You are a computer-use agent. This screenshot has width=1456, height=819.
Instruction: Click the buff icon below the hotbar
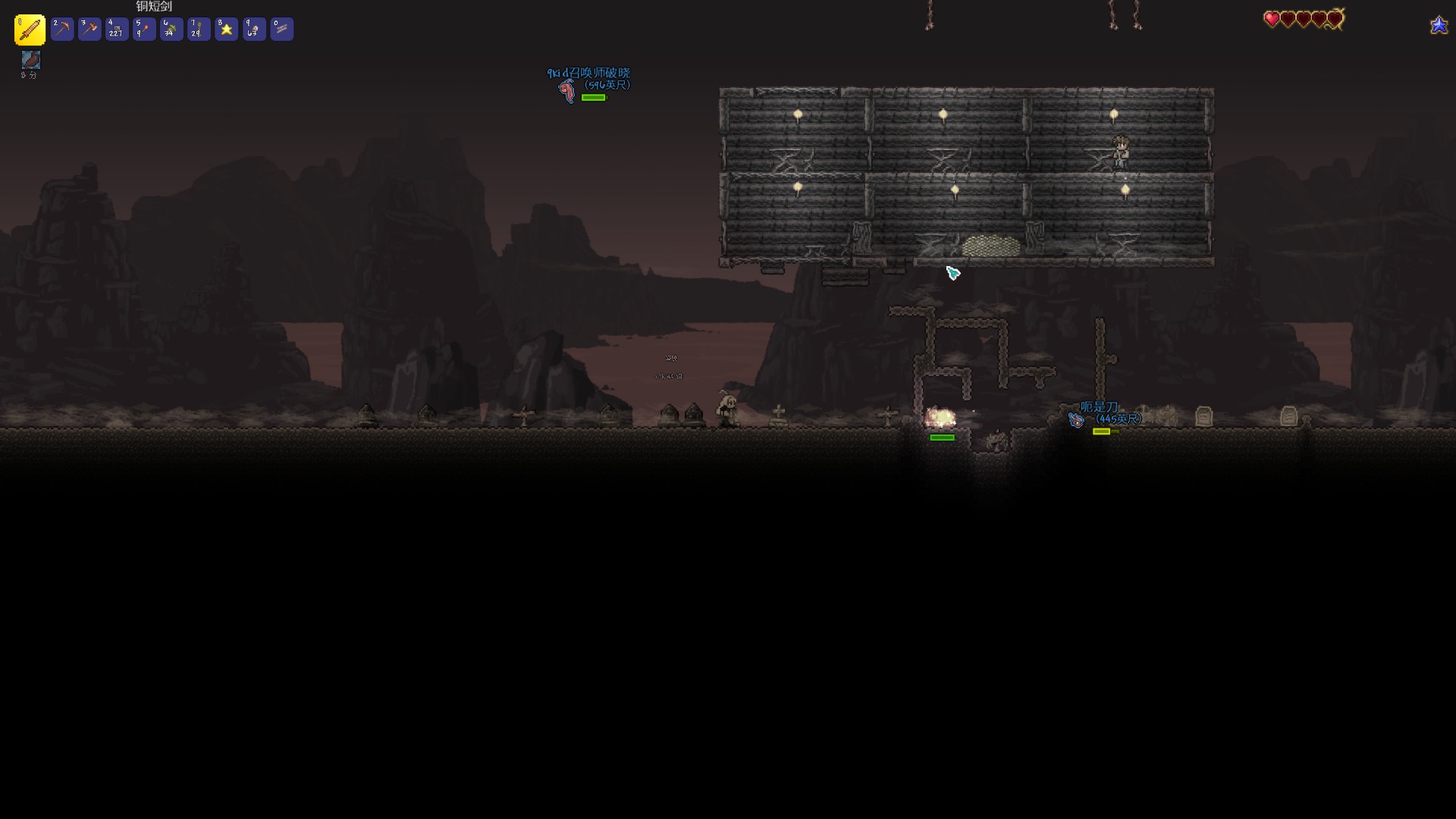(30, 60)
